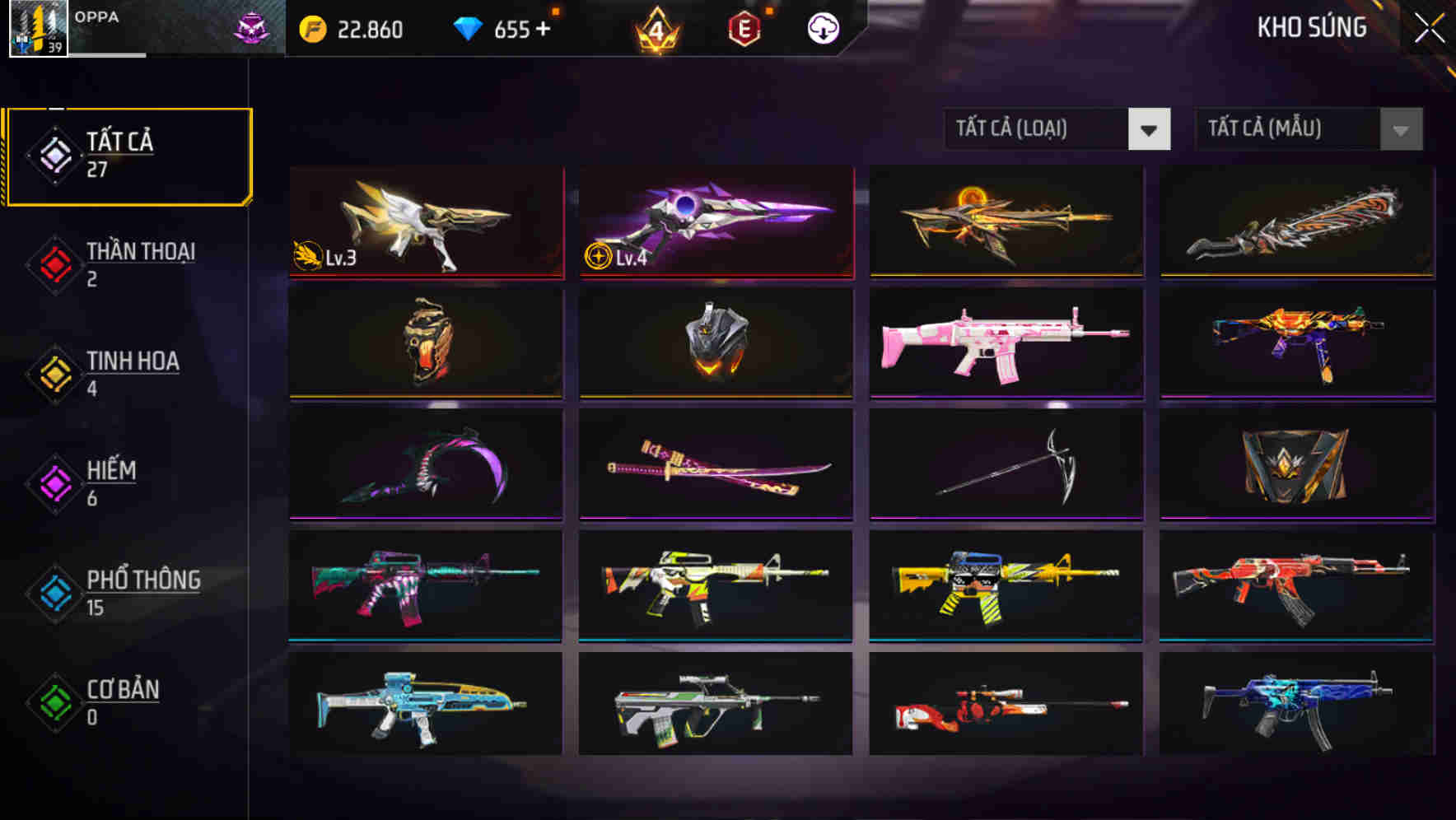Expand the weapon type dropdown arrow

click(1150, 129)
